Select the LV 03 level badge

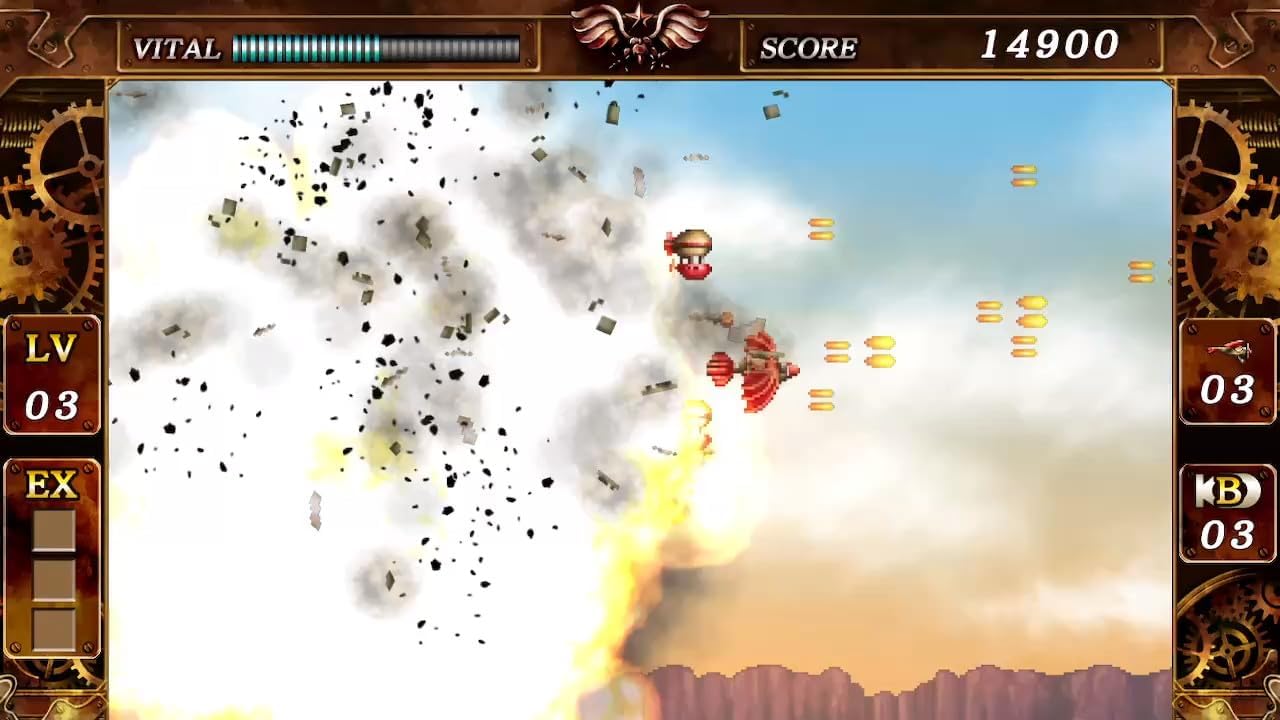coord(51,372)
